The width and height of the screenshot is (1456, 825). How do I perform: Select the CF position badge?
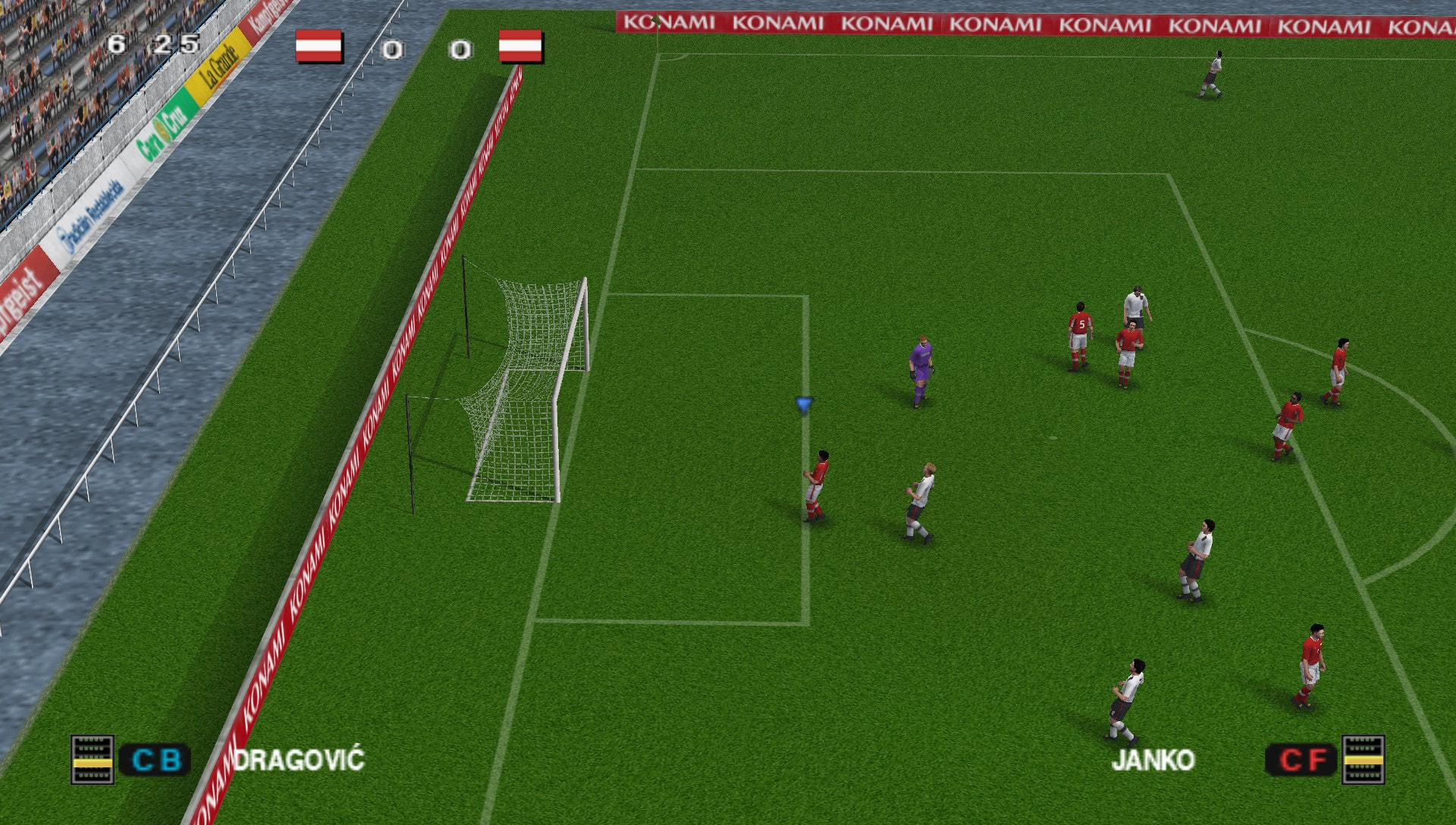[1302, 760]
